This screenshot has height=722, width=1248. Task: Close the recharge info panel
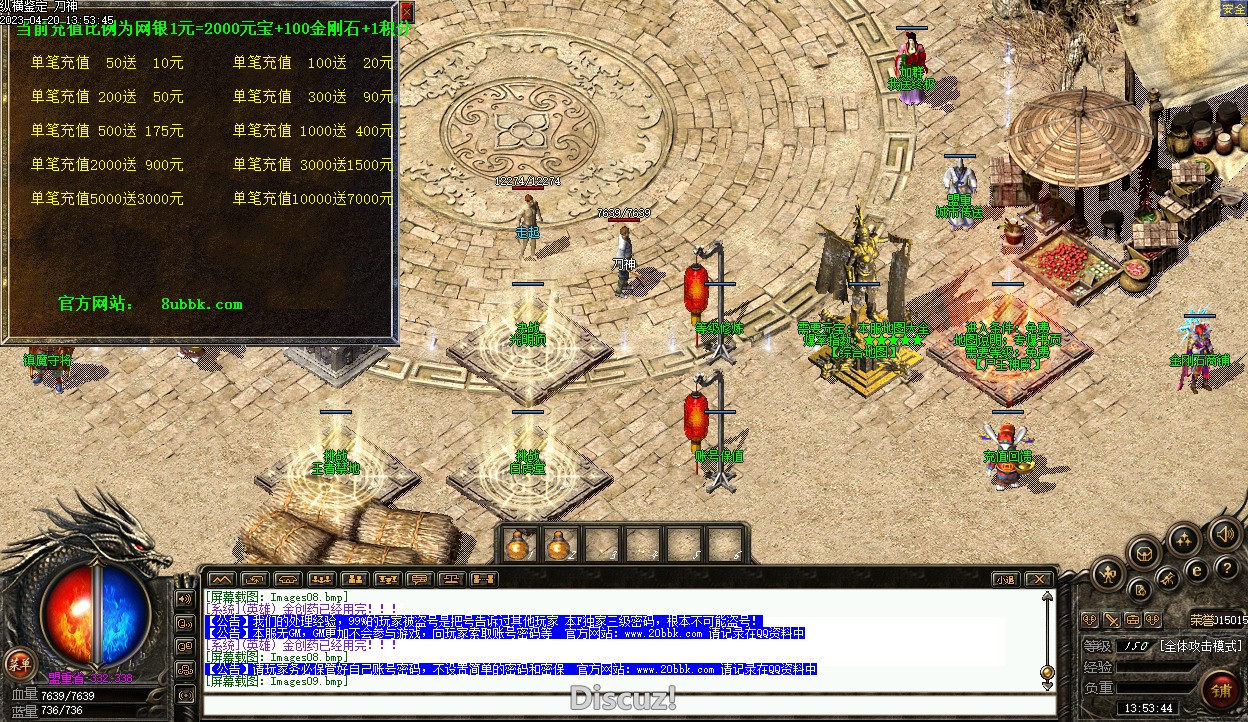pos(407,11)
